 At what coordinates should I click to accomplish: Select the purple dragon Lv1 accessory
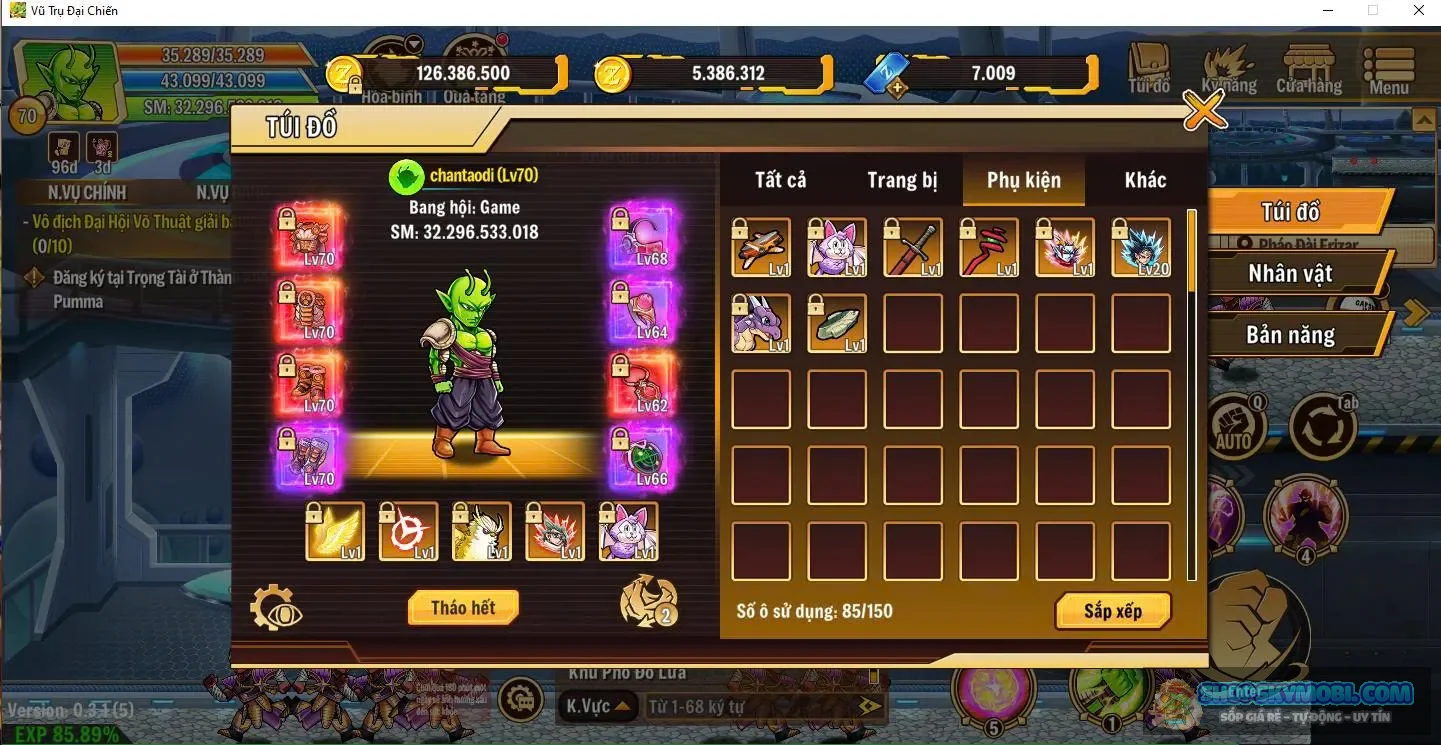tap(761, 323)
